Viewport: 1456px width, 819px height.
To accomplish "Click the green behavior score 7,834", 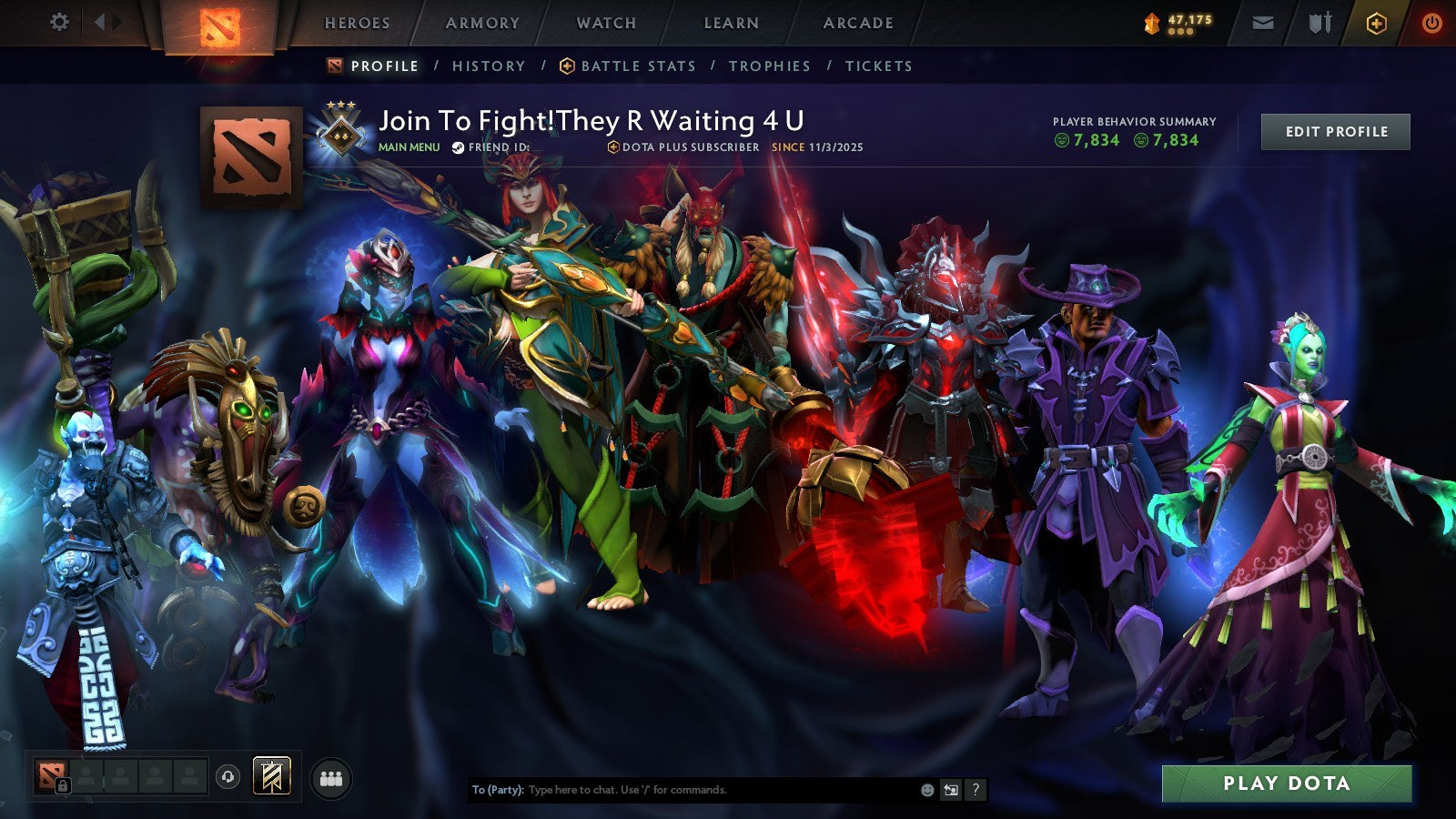I will (1088, 140).
